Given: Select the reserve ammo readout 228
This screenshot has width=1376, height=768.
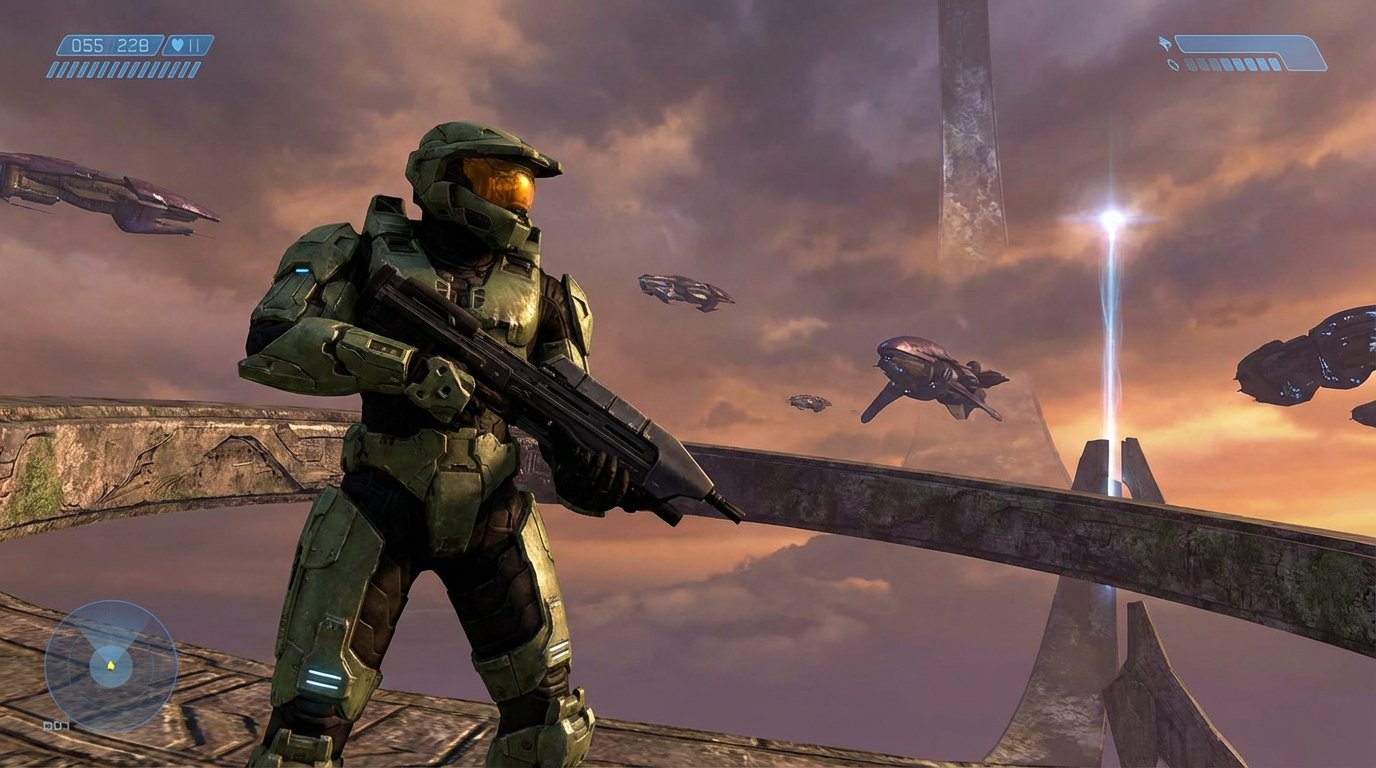Looking at the screenshot, I should point(131,45).
